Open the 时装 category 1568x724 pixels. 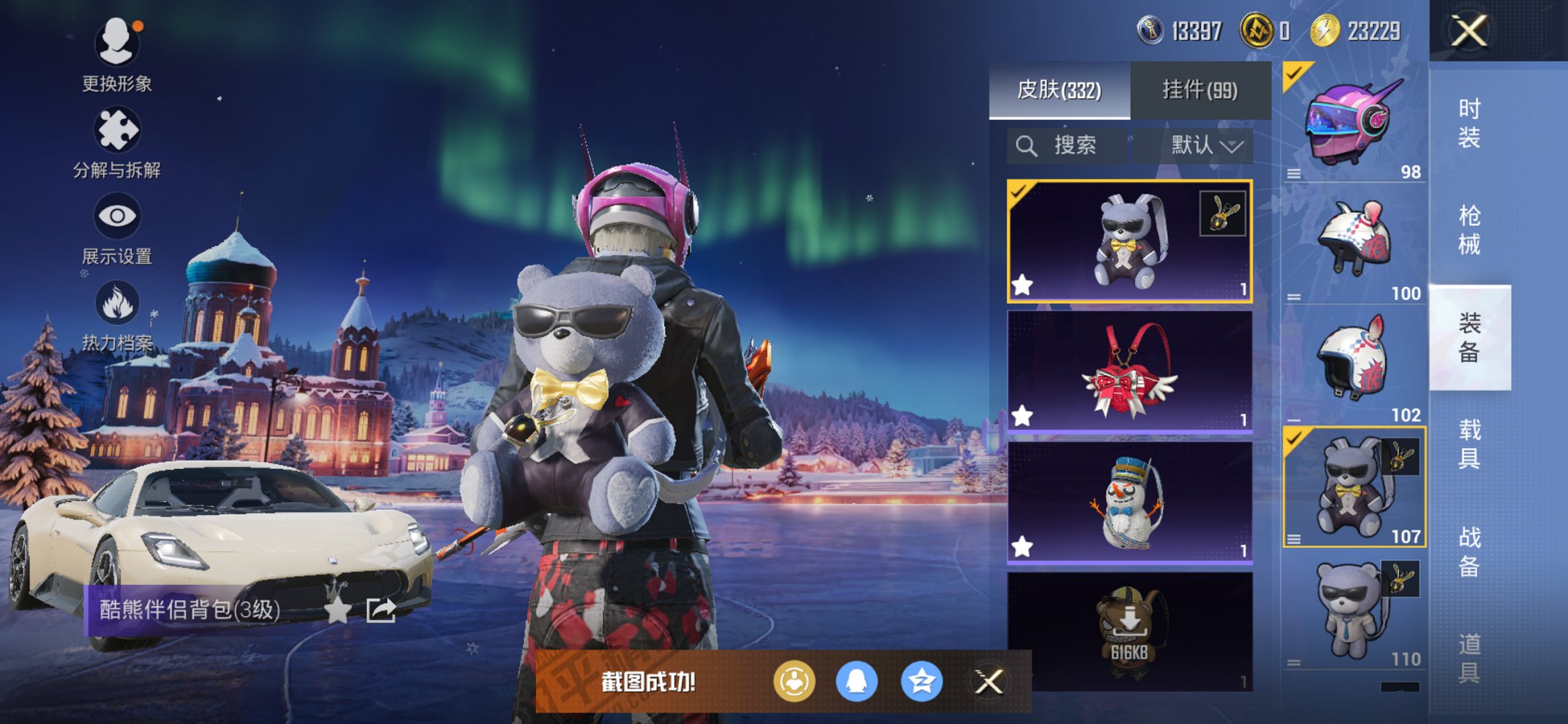[1469, 122]
